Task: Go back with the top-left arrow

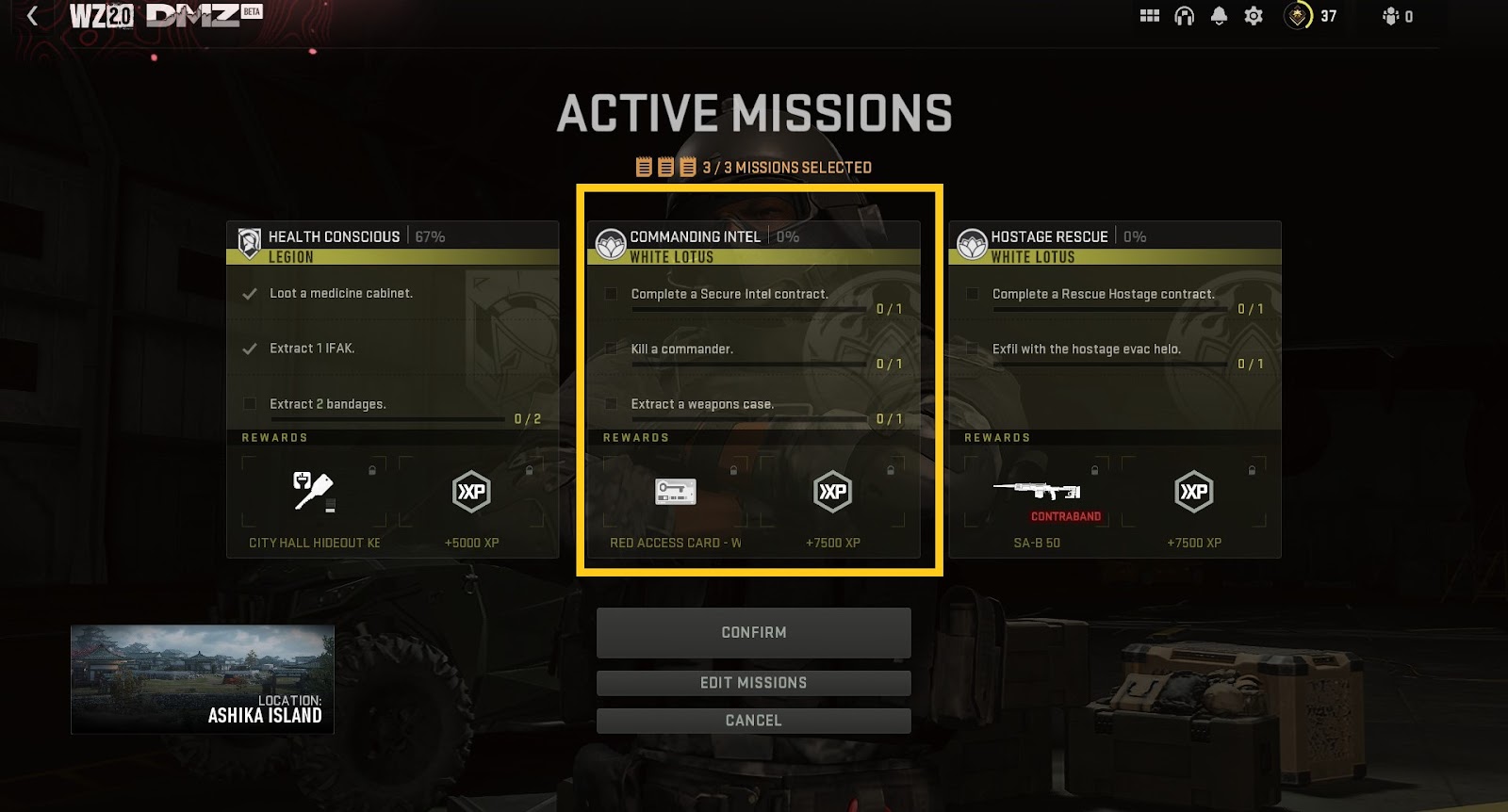Action: coord(33,16)
